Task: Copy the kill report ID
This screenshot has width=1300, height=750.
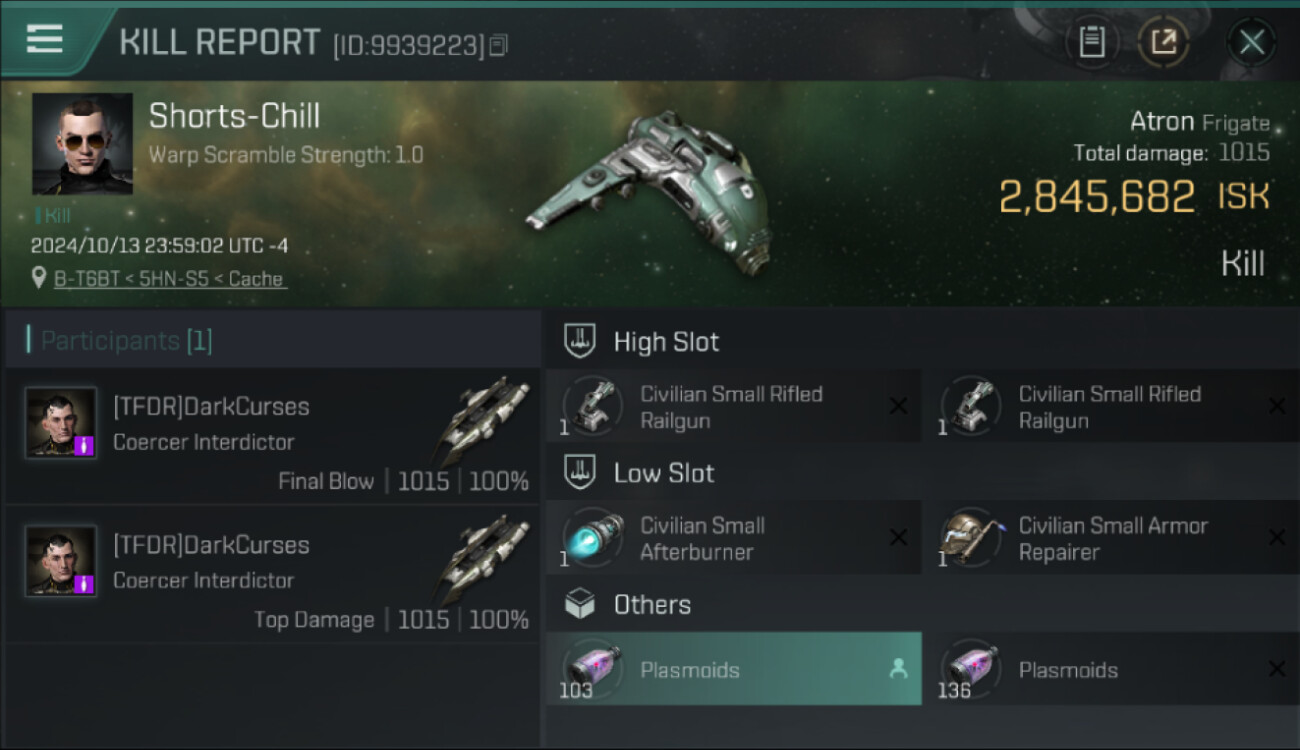Action: 499,45
